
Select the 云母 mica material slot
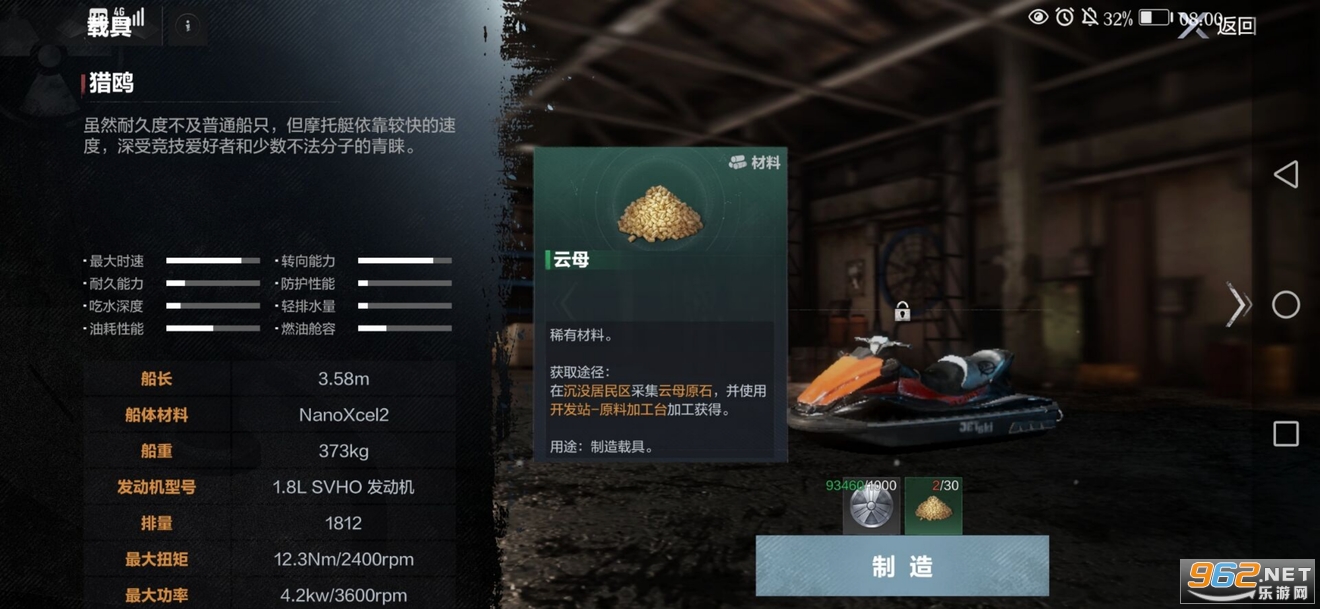point(933,507)
